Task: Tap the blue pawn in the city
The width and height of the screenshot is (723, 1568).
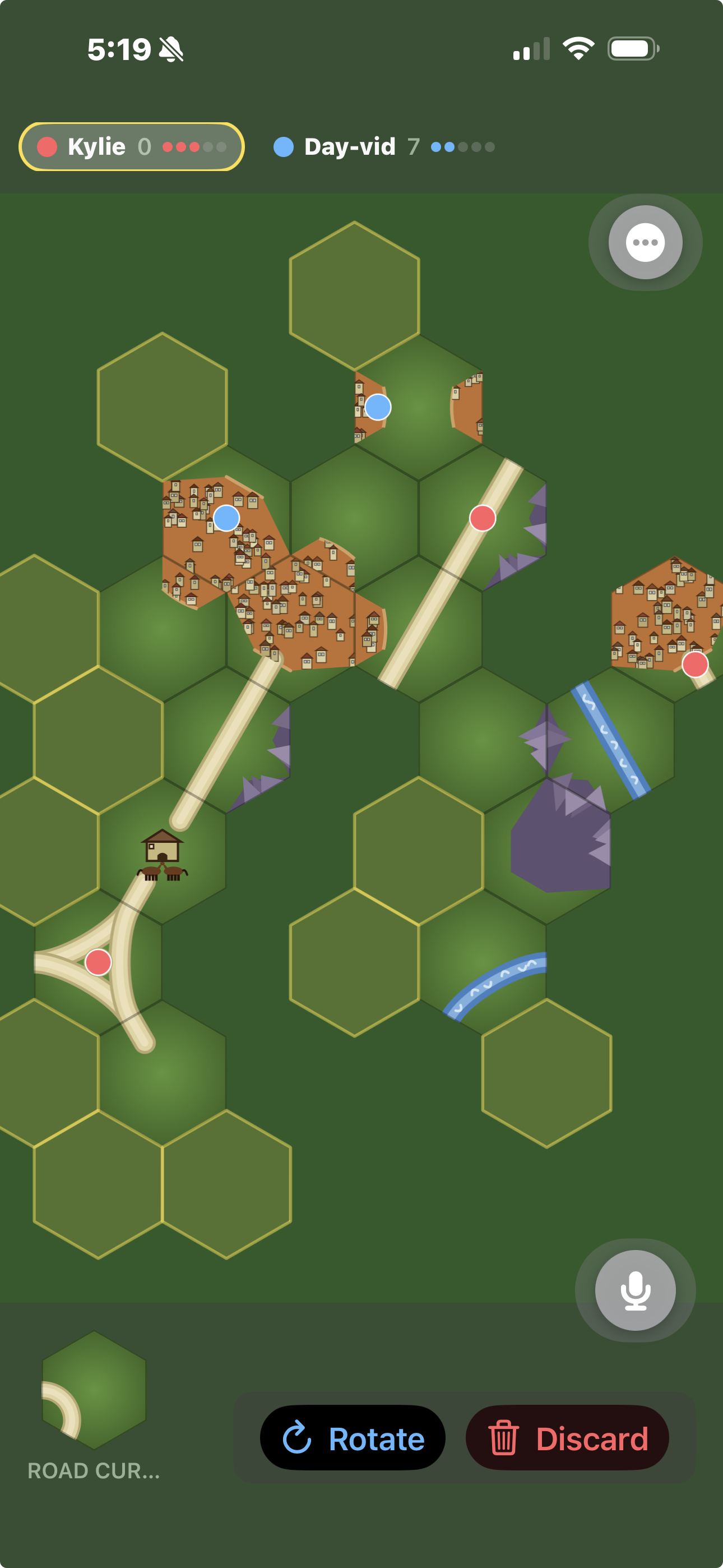Action: tap(226, 519)
